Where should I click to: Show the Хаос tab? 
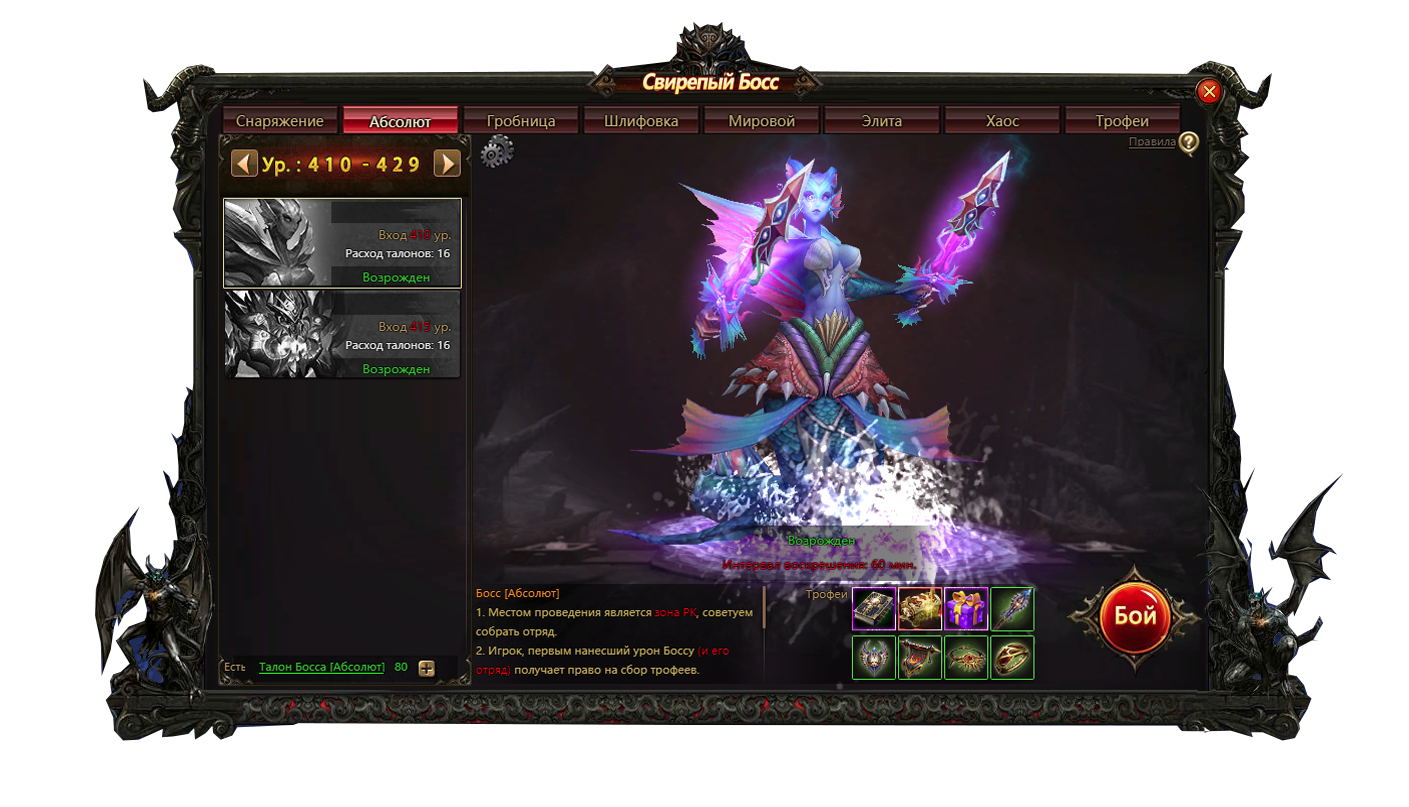point(1002,121)
